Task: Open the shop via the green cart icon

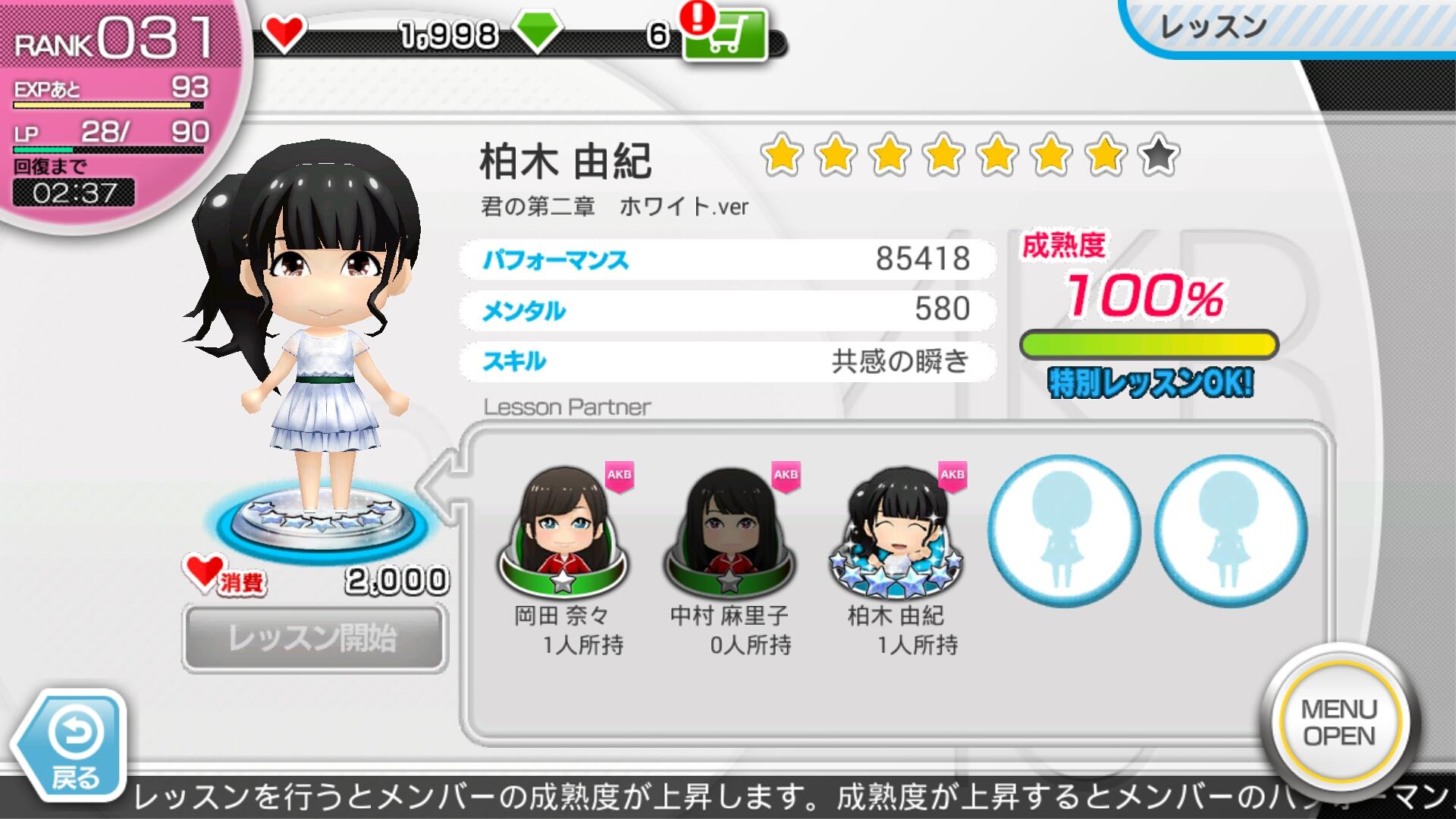Action: [725, 36]
